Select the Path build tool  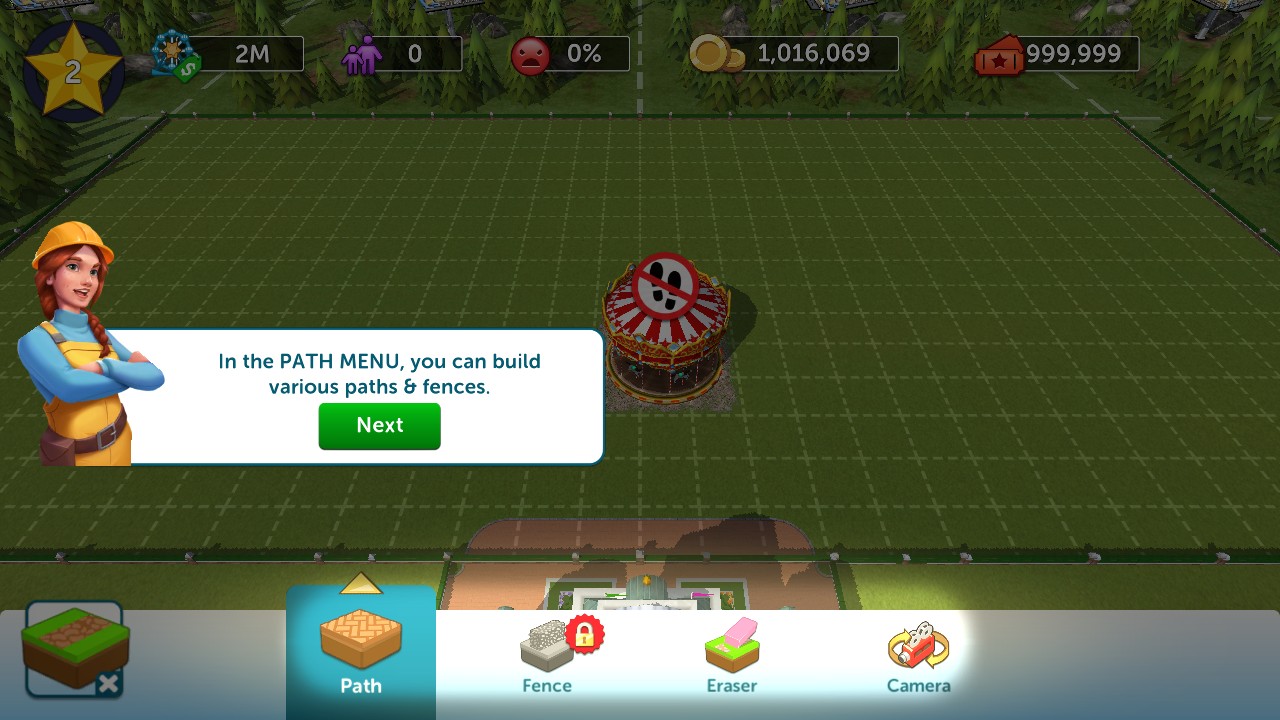pos(361,650)
